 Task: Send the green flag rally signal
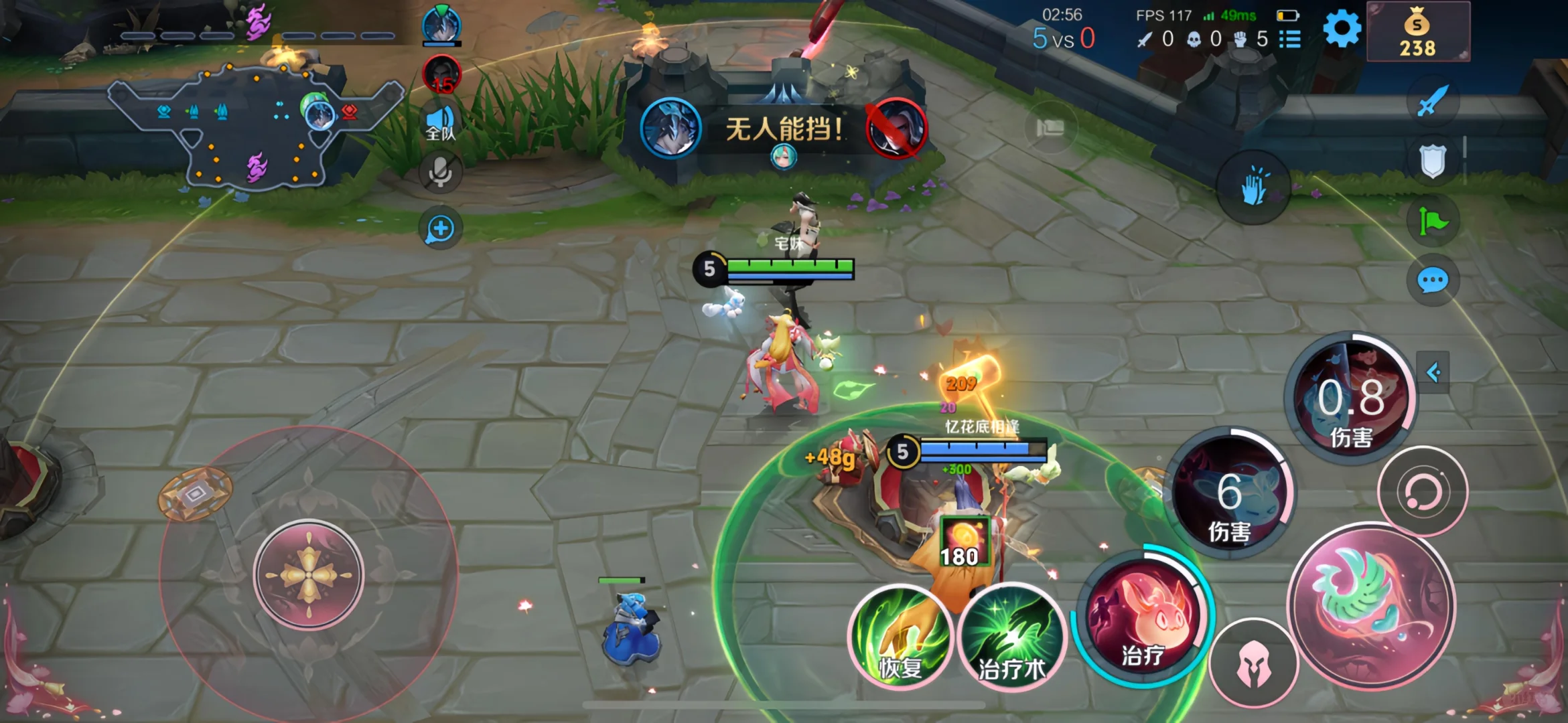(x=1433, y=221)
